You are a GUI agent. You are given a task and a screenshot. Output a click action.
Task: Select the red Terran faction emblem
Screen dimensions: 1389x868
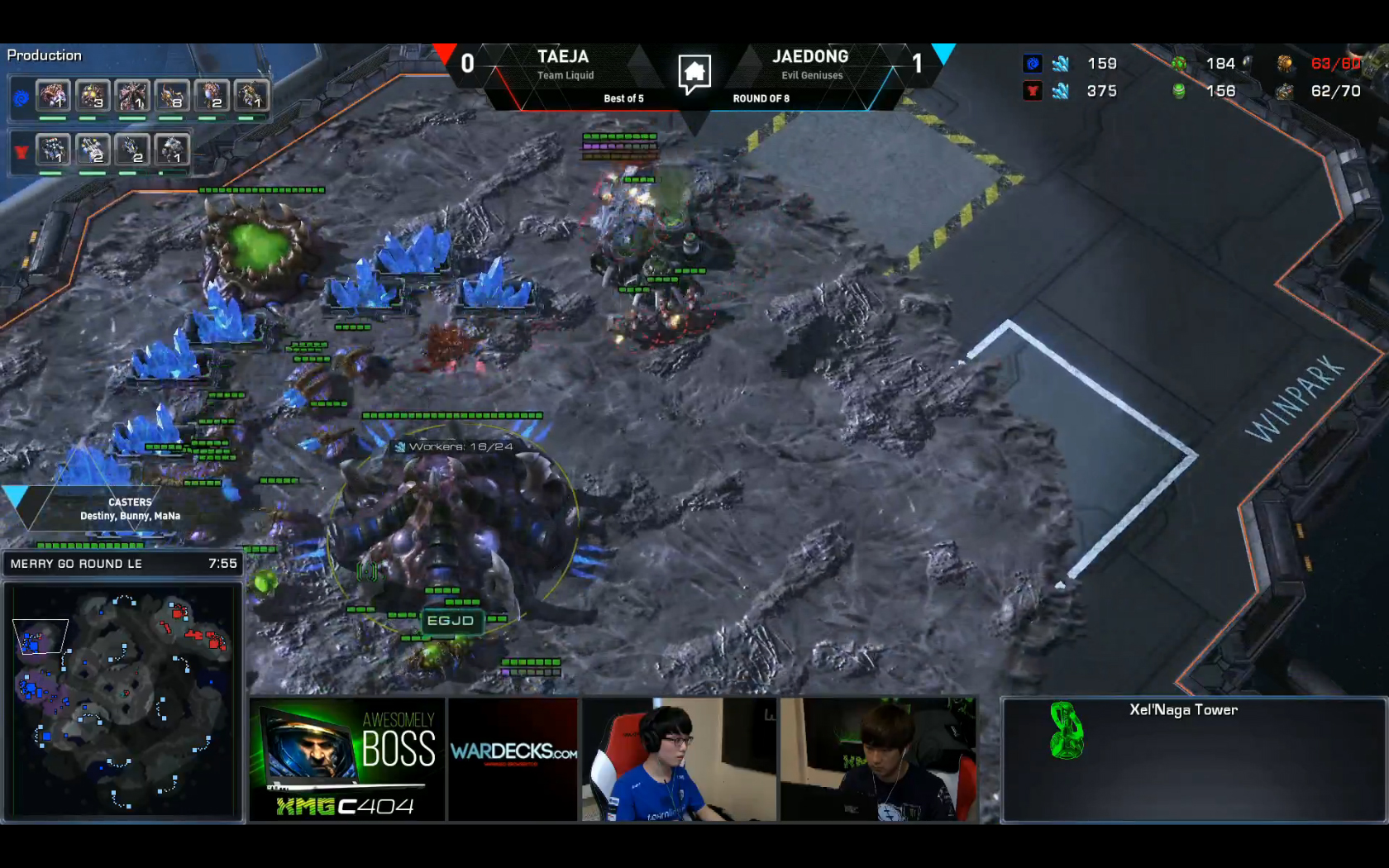[21, 152]
